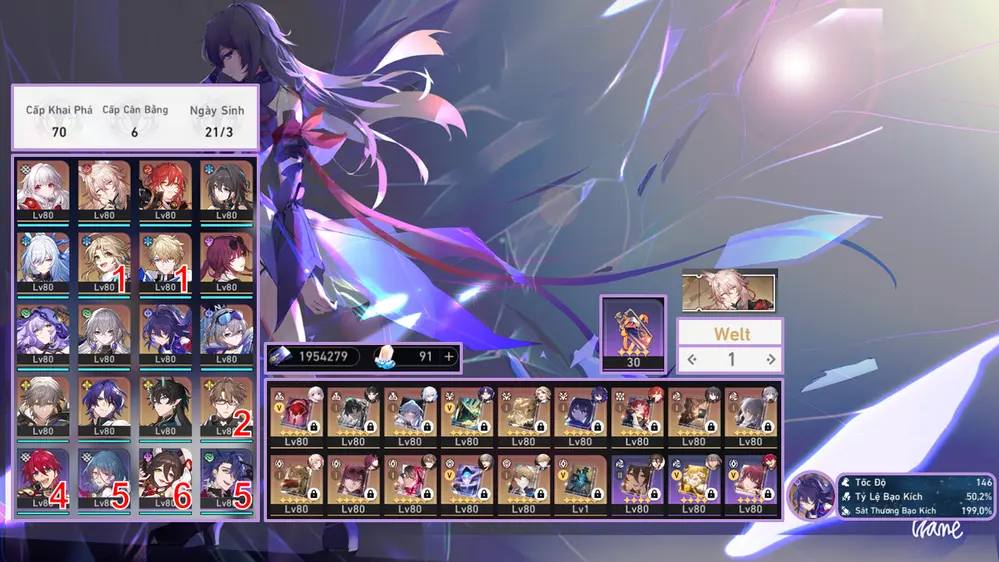
Task: Open the fox-eared character banner thumbnail
Action: [x=728, y=288]
